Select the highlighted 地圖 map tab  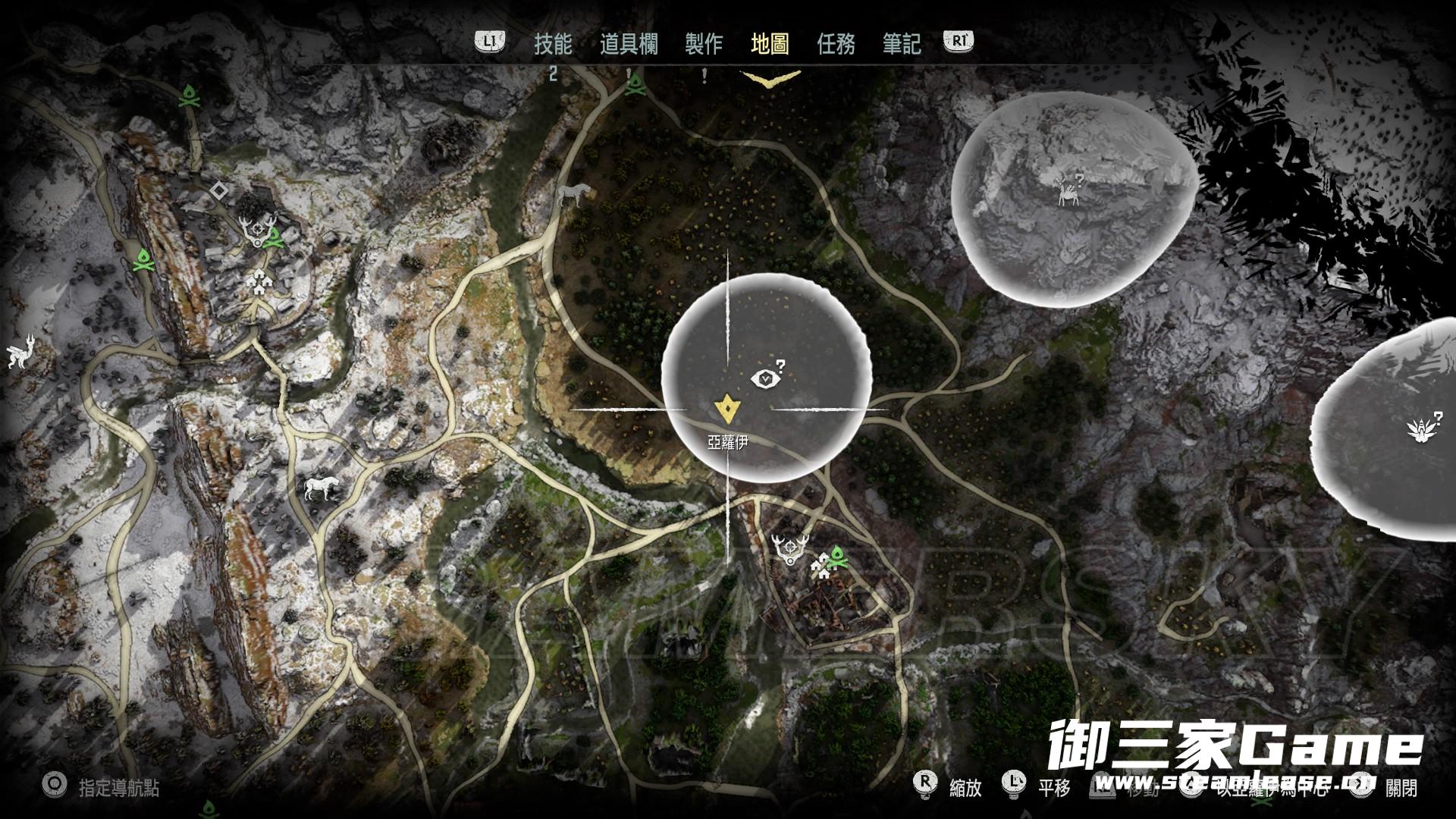pyautogui.click(x=770, y=44)
